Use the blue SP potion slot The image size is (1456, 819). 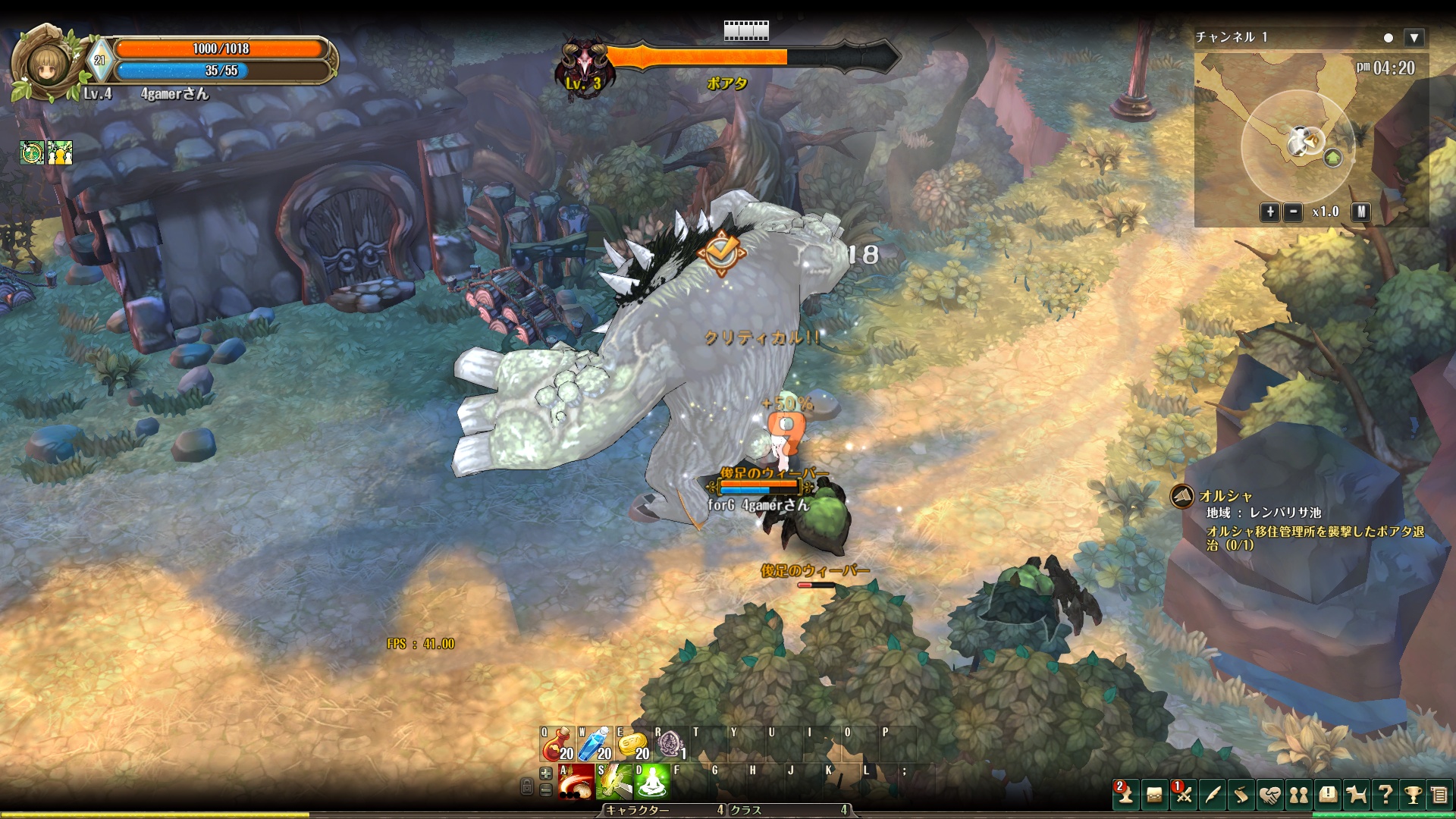coord(595,744)
